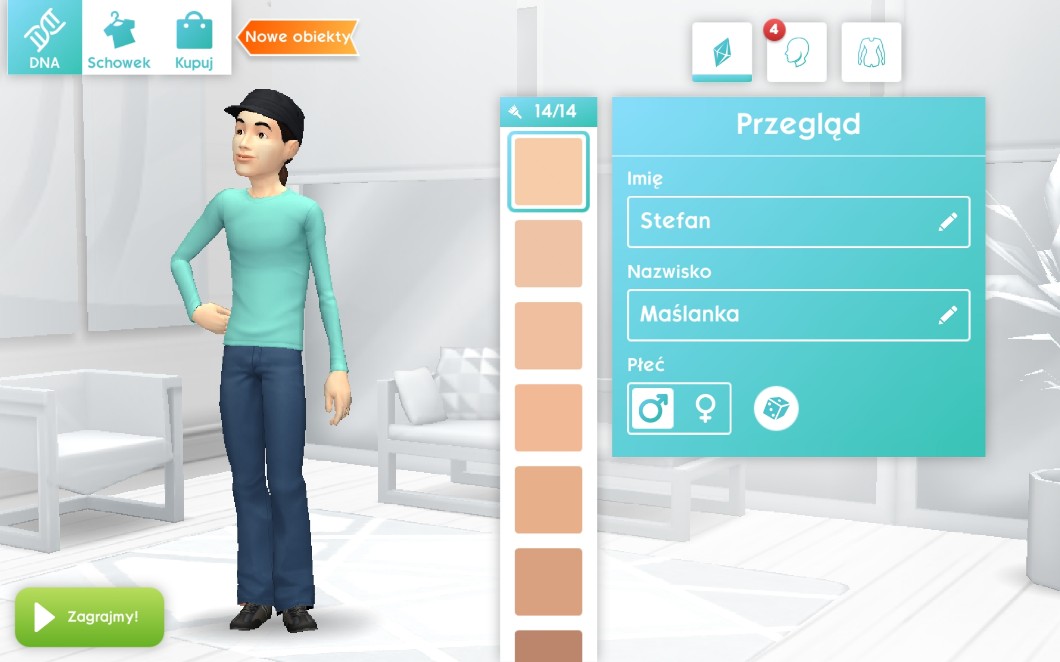The width and height of the screenshot is (1060, 662).
Task: Click the Nowe obiekty orange banner
Action: click(298, 37)
